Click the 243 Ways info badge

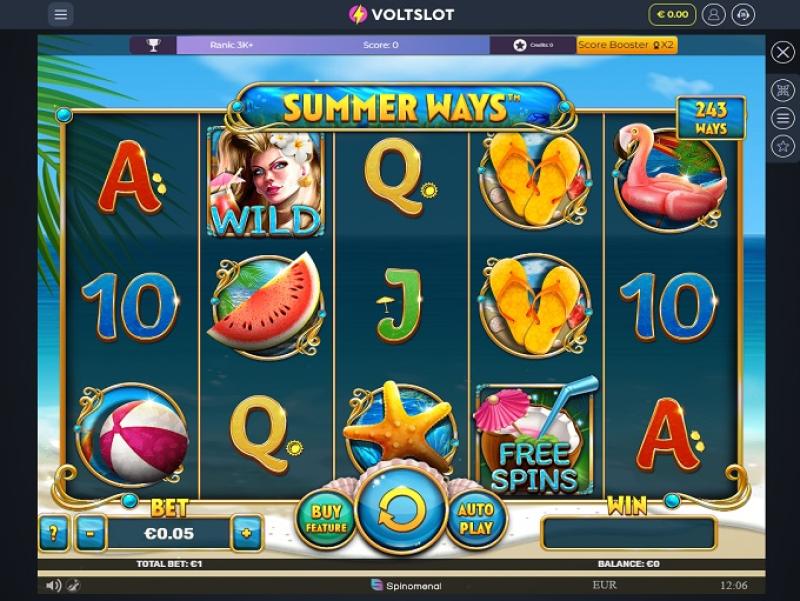711,118
